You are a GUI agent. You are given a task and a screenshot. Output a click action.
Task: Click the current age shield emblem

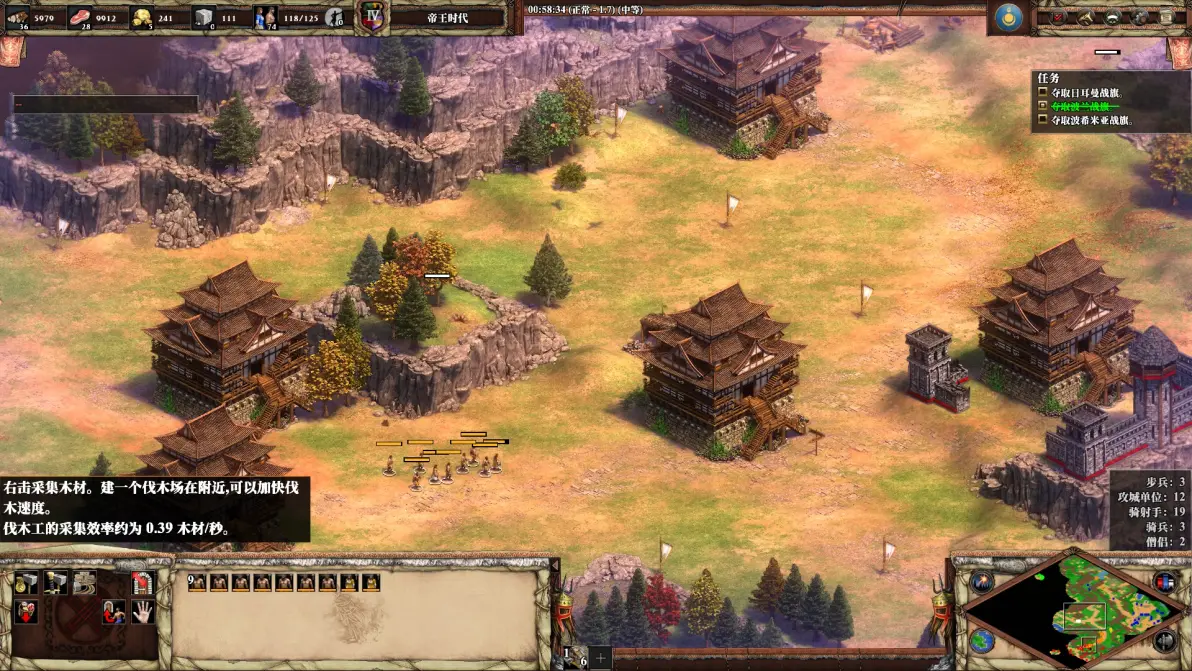[x=372, y=17]
